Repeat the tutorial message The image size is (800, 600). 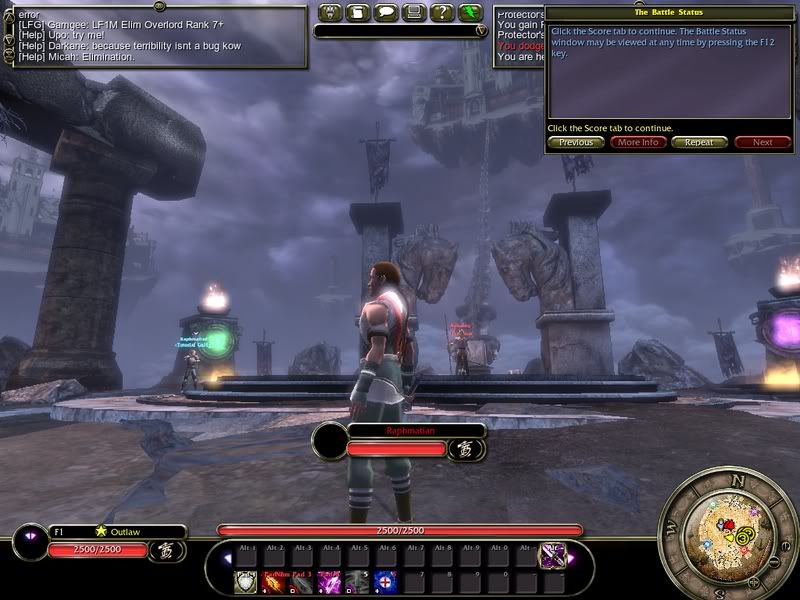point(699,142)
